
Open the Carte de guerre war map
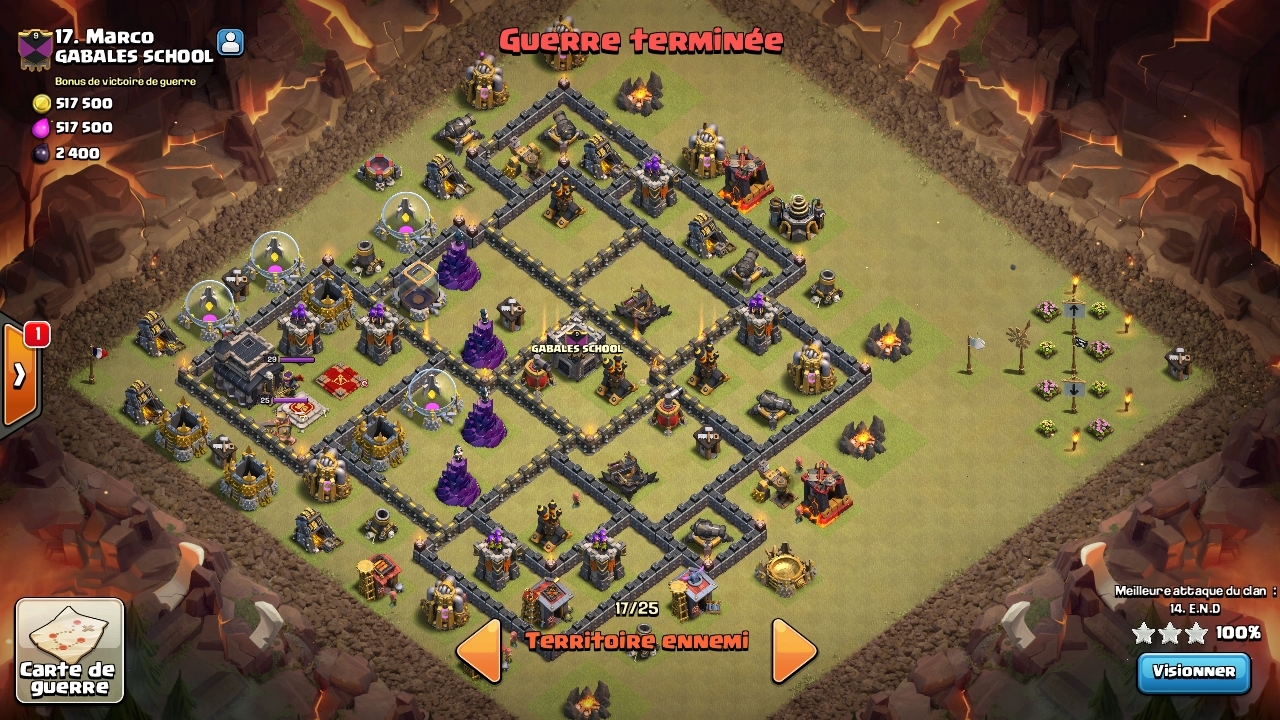click(x=70, y=650)
